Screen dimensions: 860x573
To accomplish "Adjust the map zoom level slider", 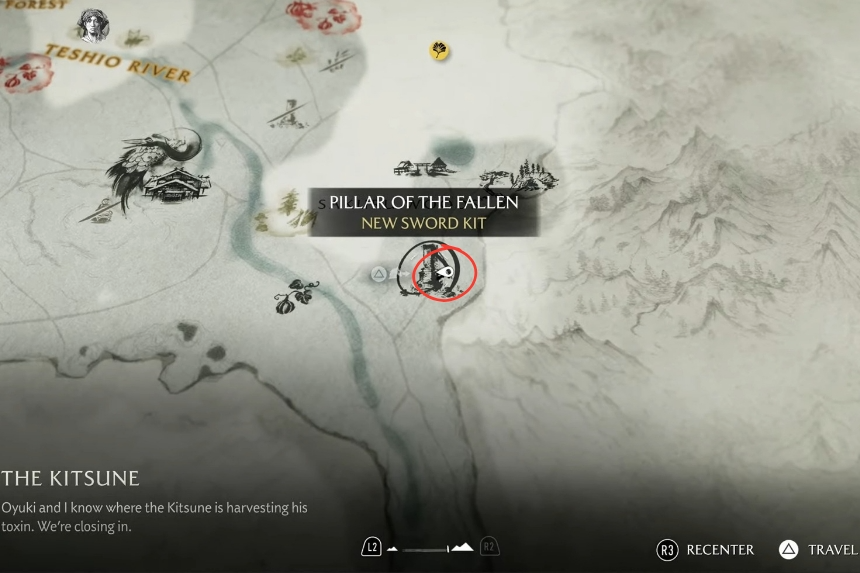I will (x=430, y=548).
